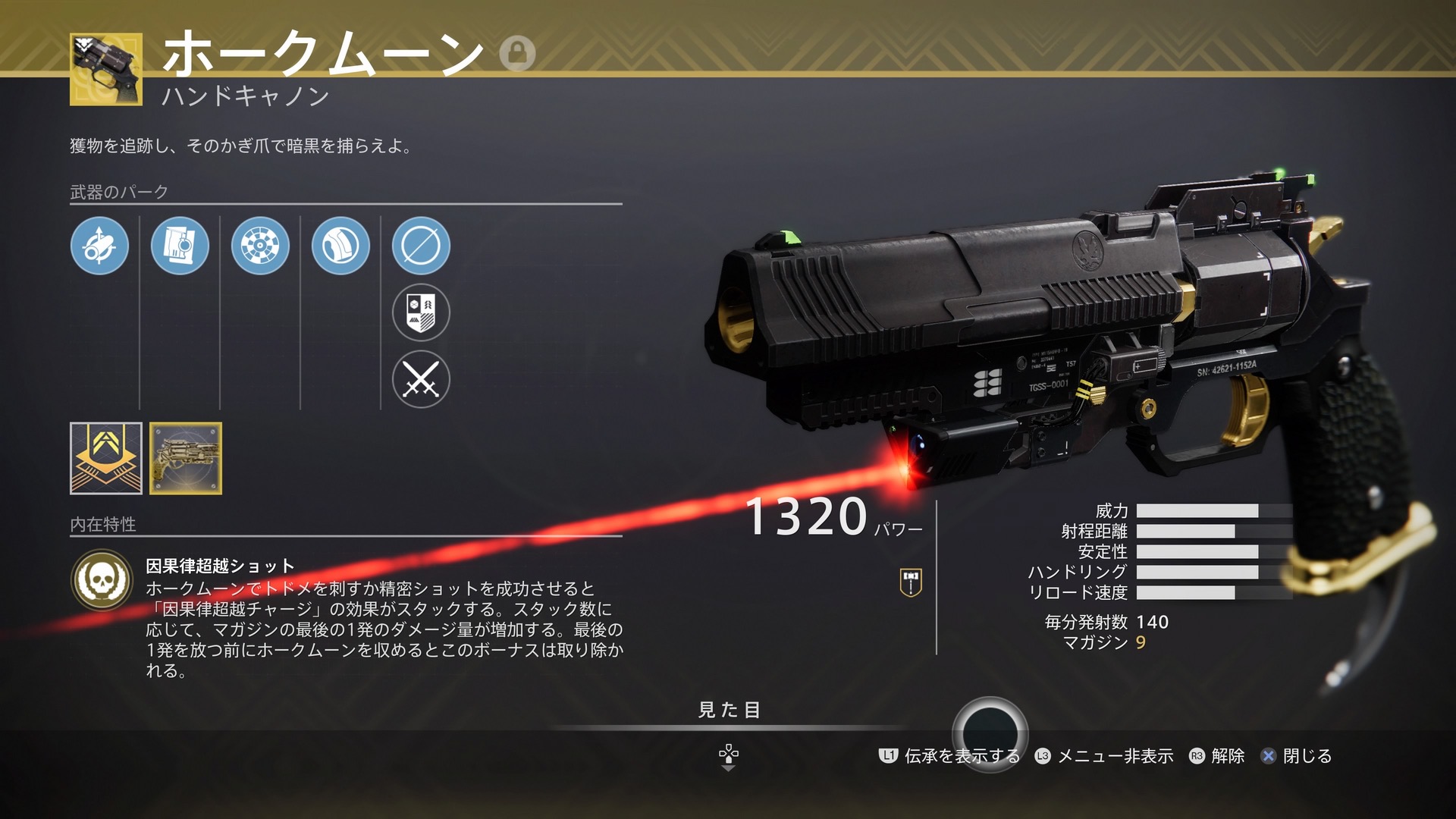
Task: Toggle the lock icon beside ホークムーン
Action: [x=517, y=53]
